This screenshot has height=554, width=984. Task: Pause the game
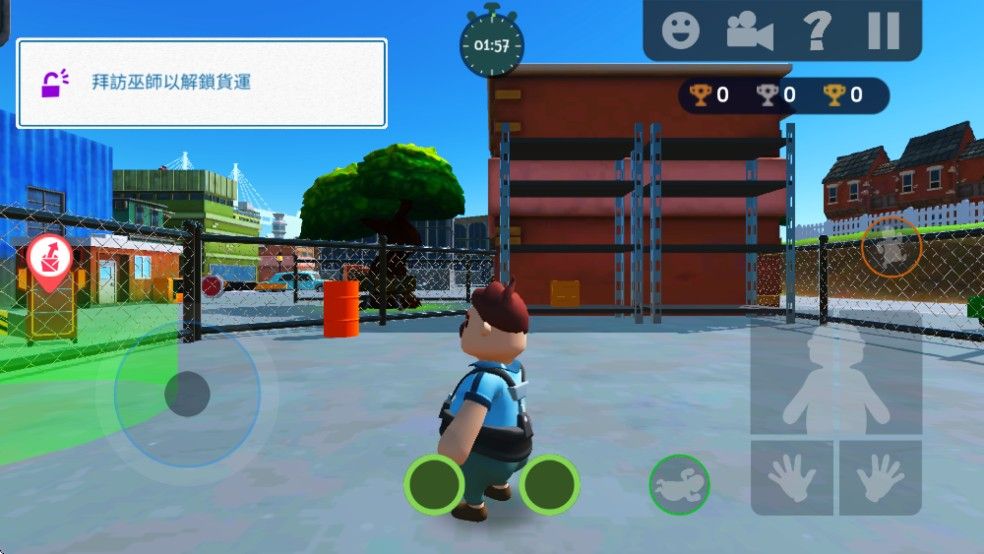click(x=883, y=30)
